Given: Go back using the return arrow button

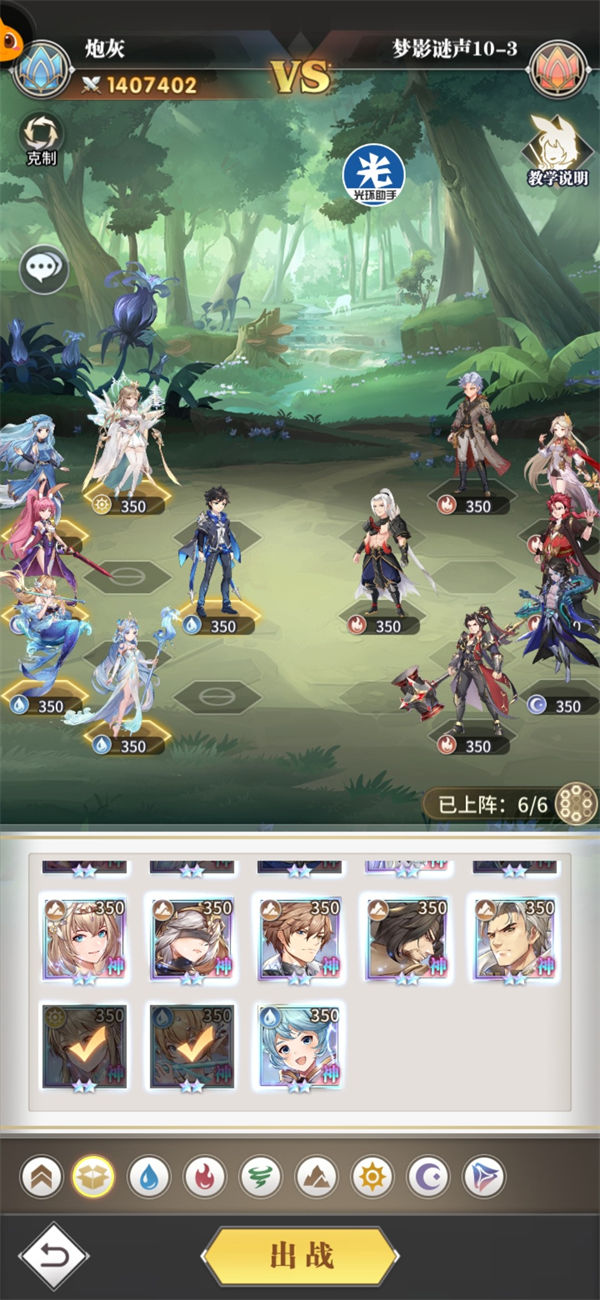Looking at the screenshot, I should (x=54, y=1256).
